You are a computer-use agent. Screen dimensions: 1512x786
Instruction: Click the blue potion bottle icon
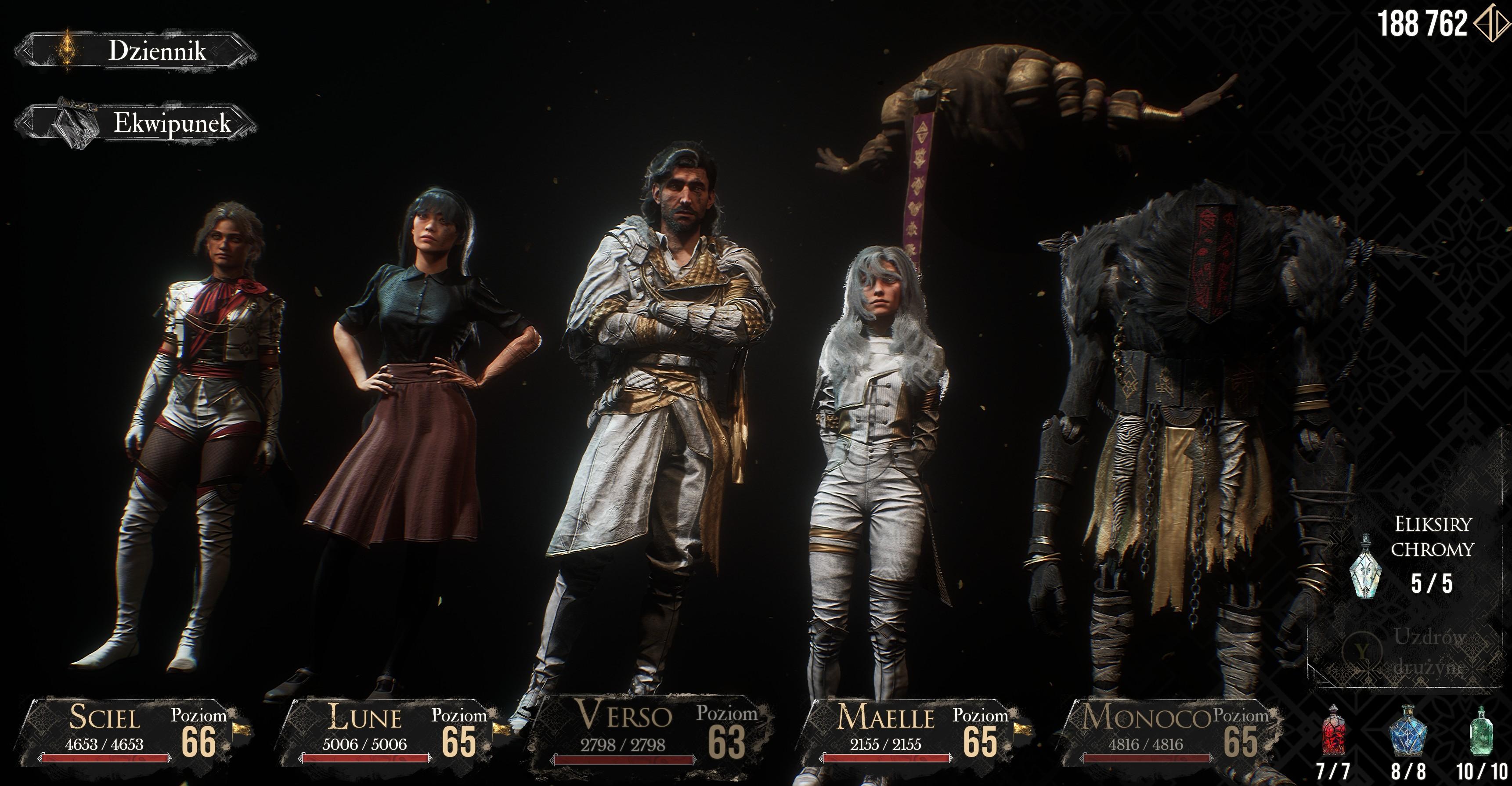1407,732
